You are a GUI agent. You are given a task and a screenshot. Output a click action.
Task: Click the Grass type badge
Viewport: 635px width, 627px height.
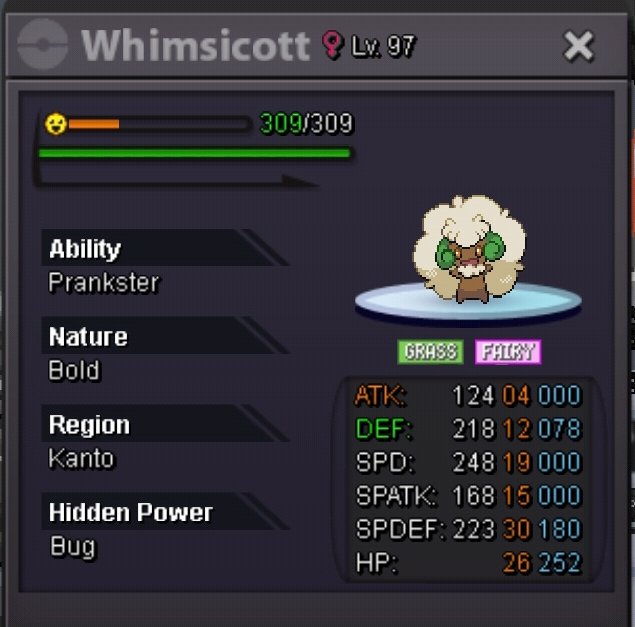tap(430, 352)
